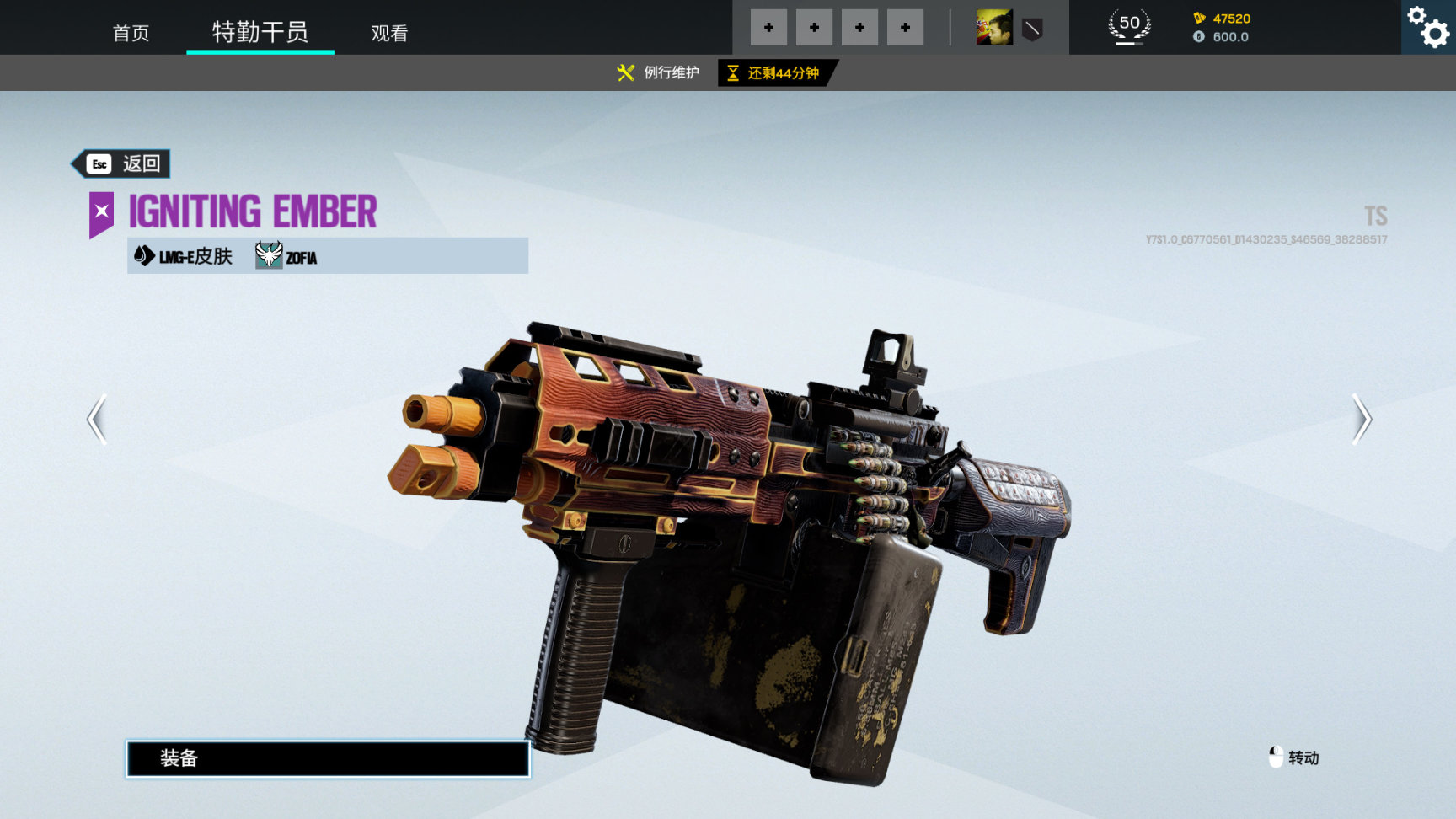
Task: Switch to the 首页 home tab
Action: click(131, 33)
